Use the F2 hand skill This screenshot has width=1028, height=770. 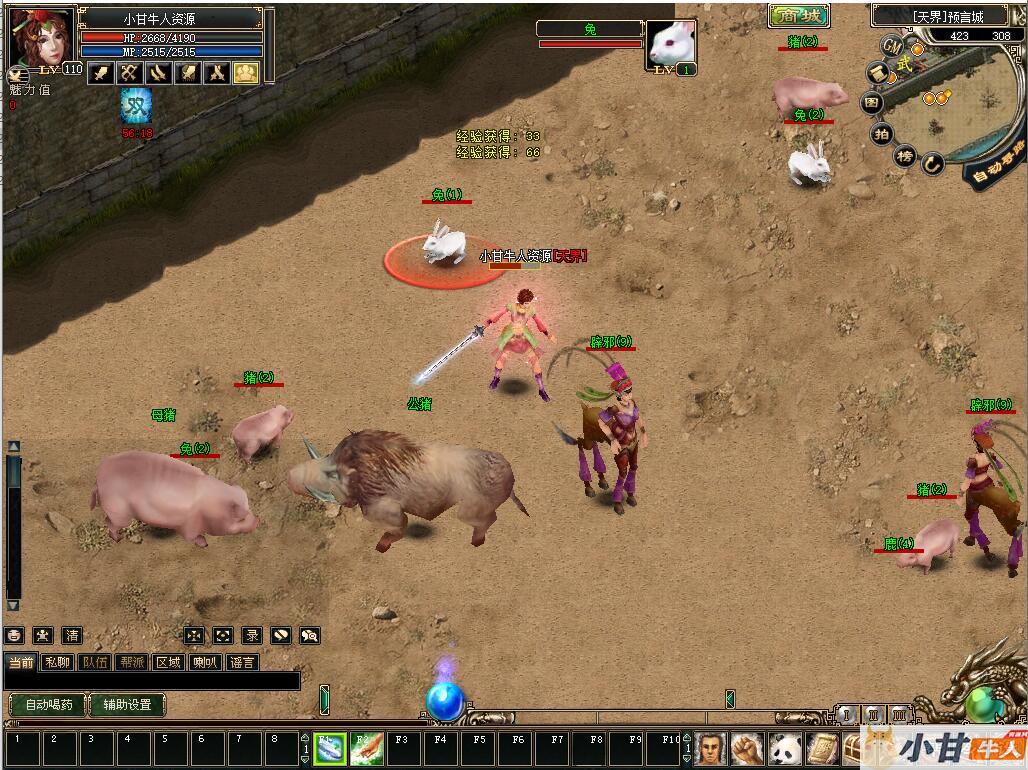click(x=366, y=748)
